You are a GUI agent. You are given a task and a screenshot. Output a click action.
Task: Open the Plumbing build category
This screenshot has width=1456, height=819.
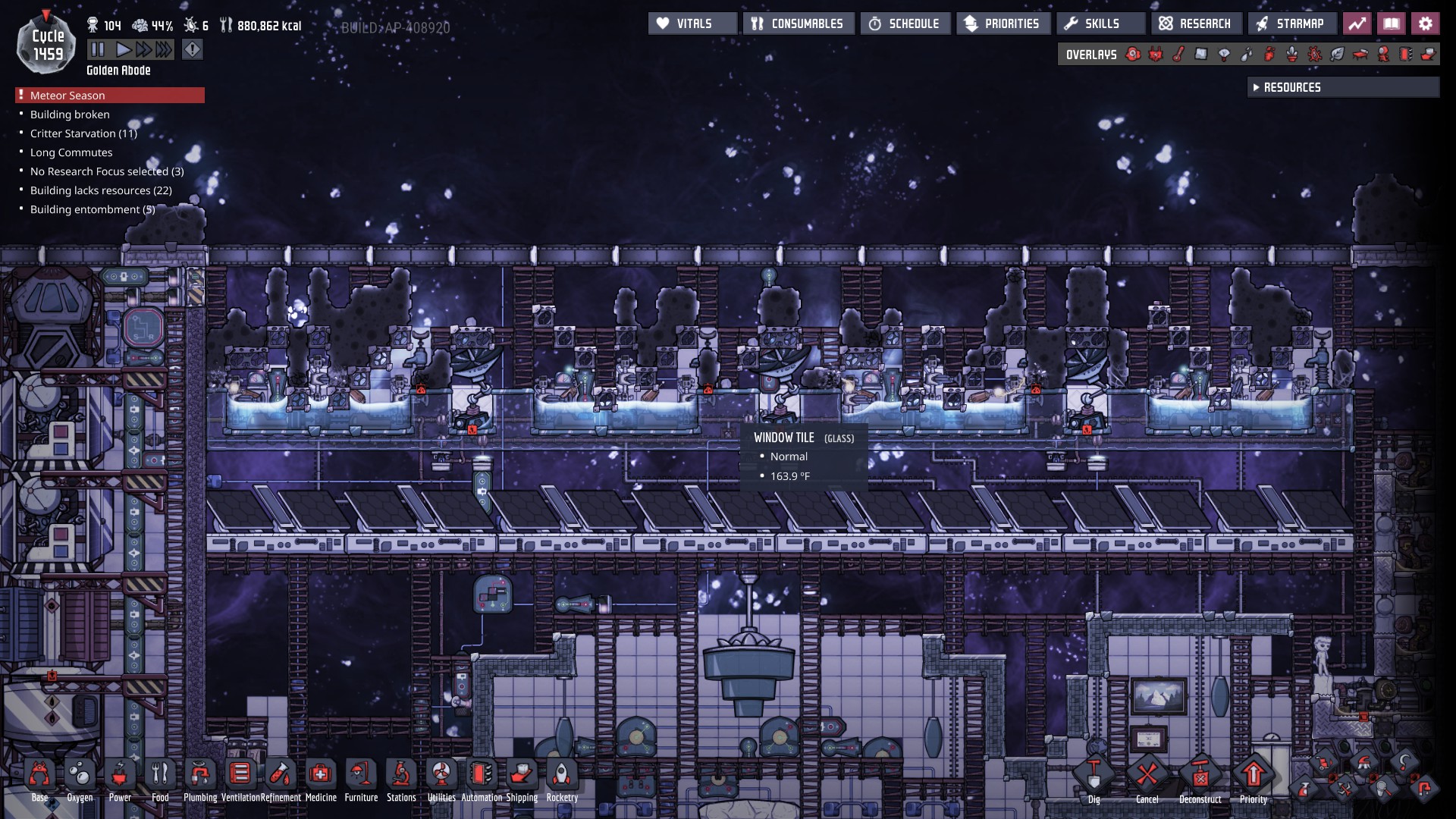pos(200,776)
